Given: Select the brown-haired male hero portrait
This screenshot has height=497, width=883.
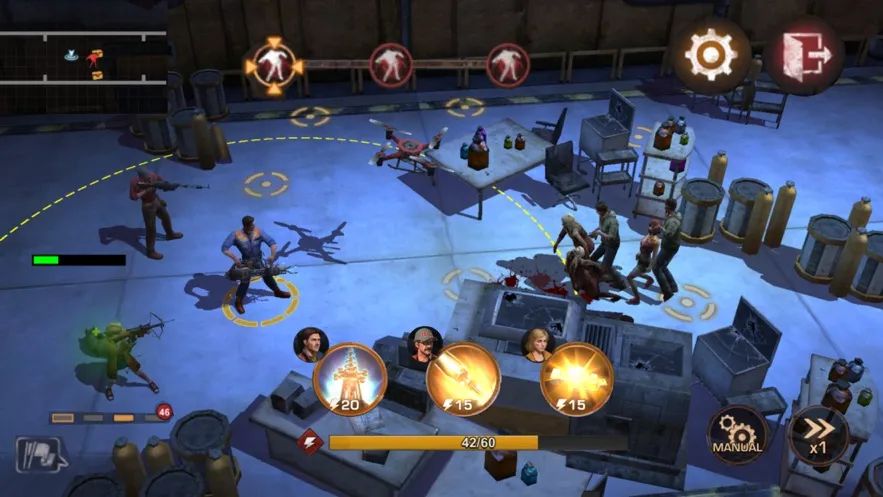Looking at the screenshot, I should point(310,344).
